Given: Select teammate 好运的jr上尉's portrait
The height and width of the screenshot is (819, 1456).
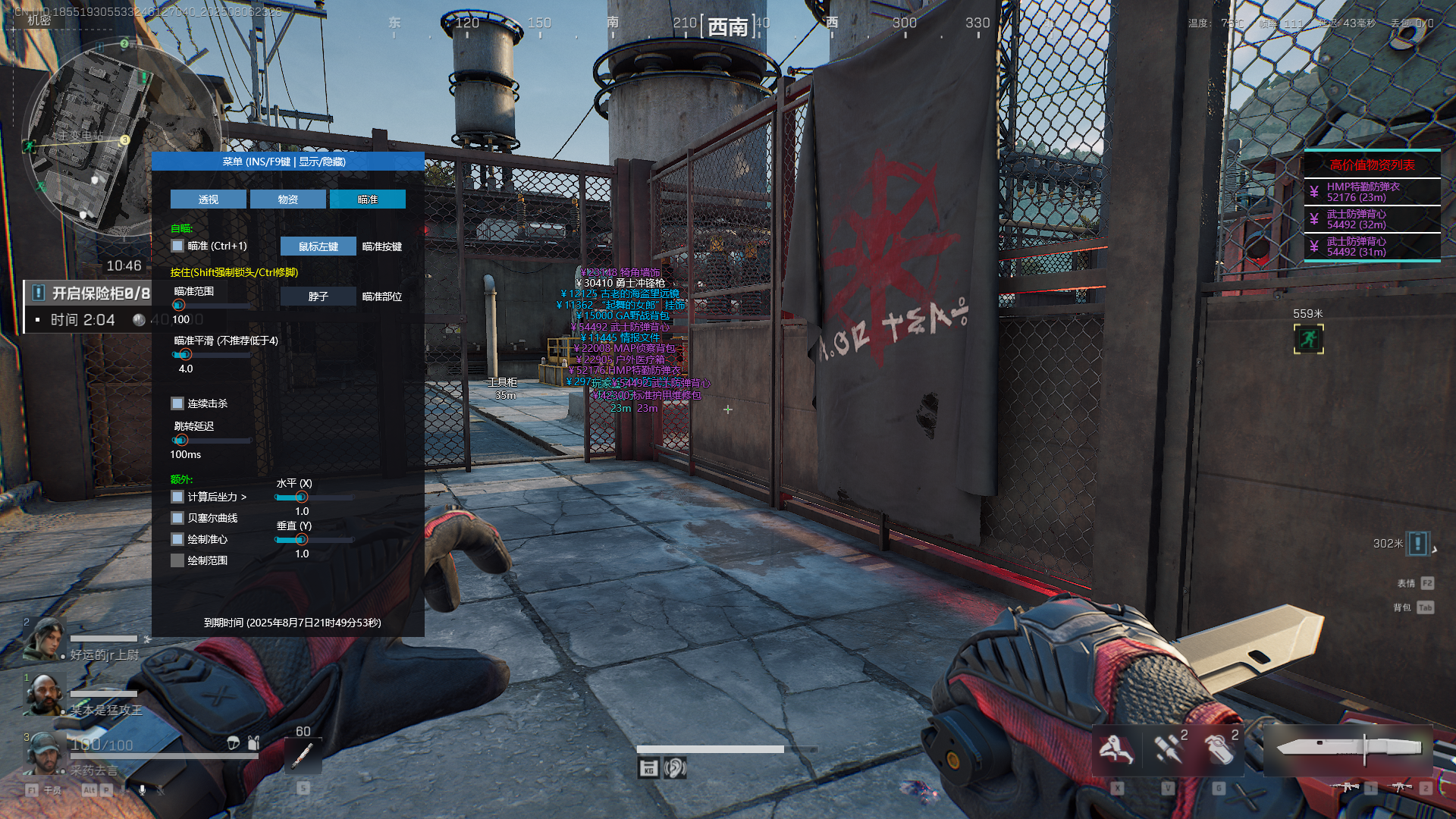Looking at the screenshot, I should click(43, 639).
